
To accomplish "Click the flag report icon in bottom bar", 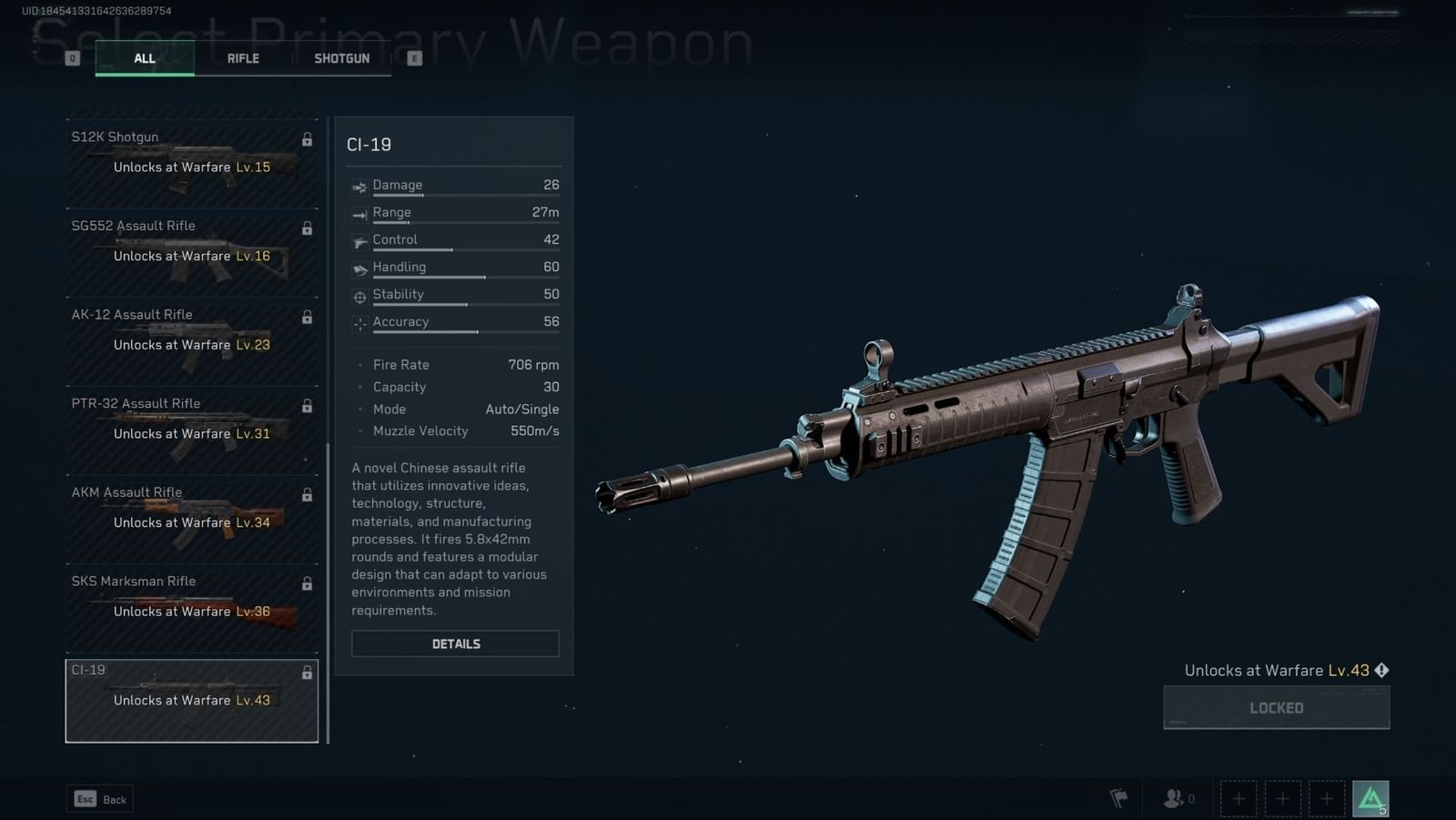I will (x=1120, y=797).
